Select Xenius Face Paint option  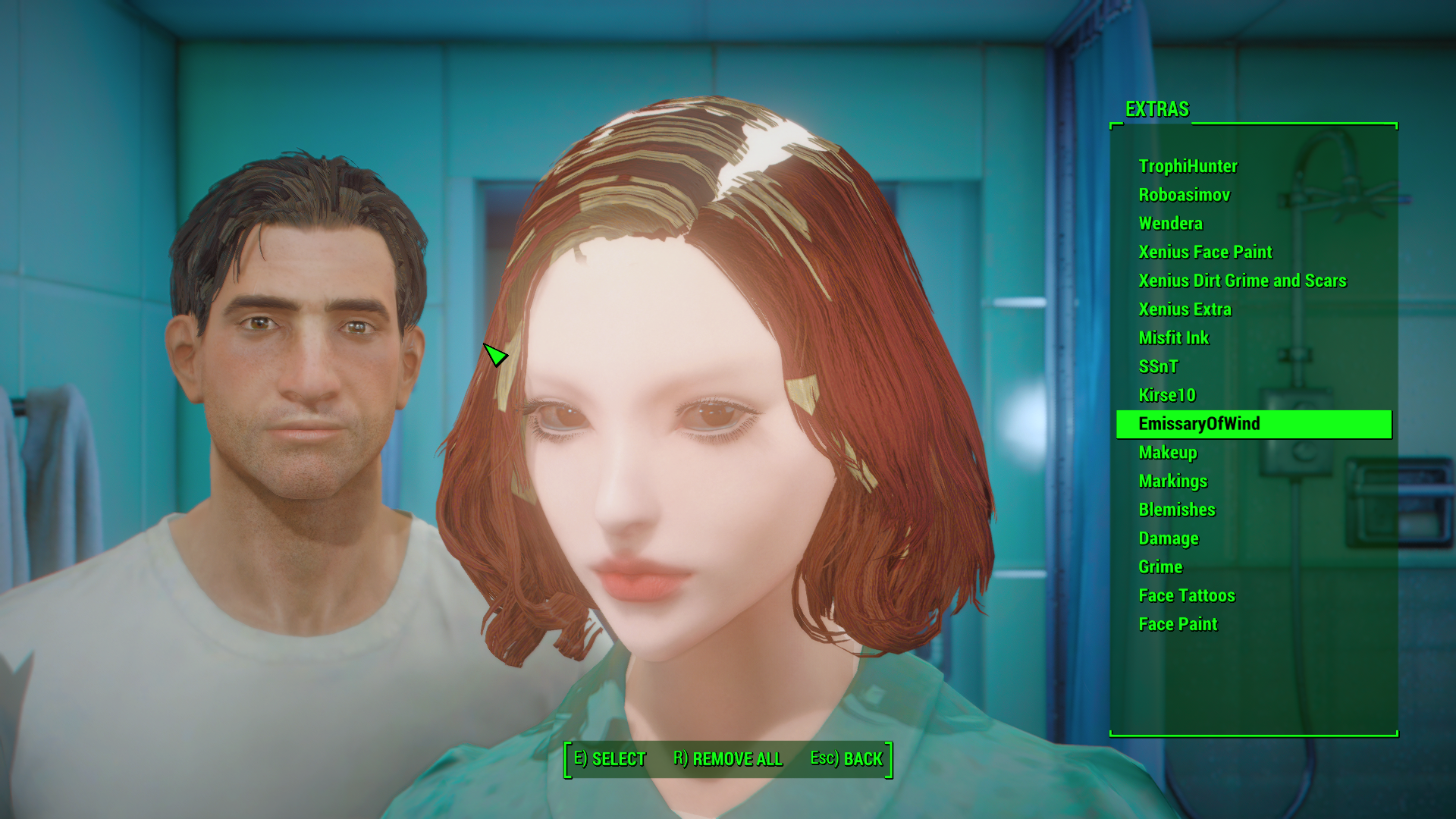coord(1205,252)
